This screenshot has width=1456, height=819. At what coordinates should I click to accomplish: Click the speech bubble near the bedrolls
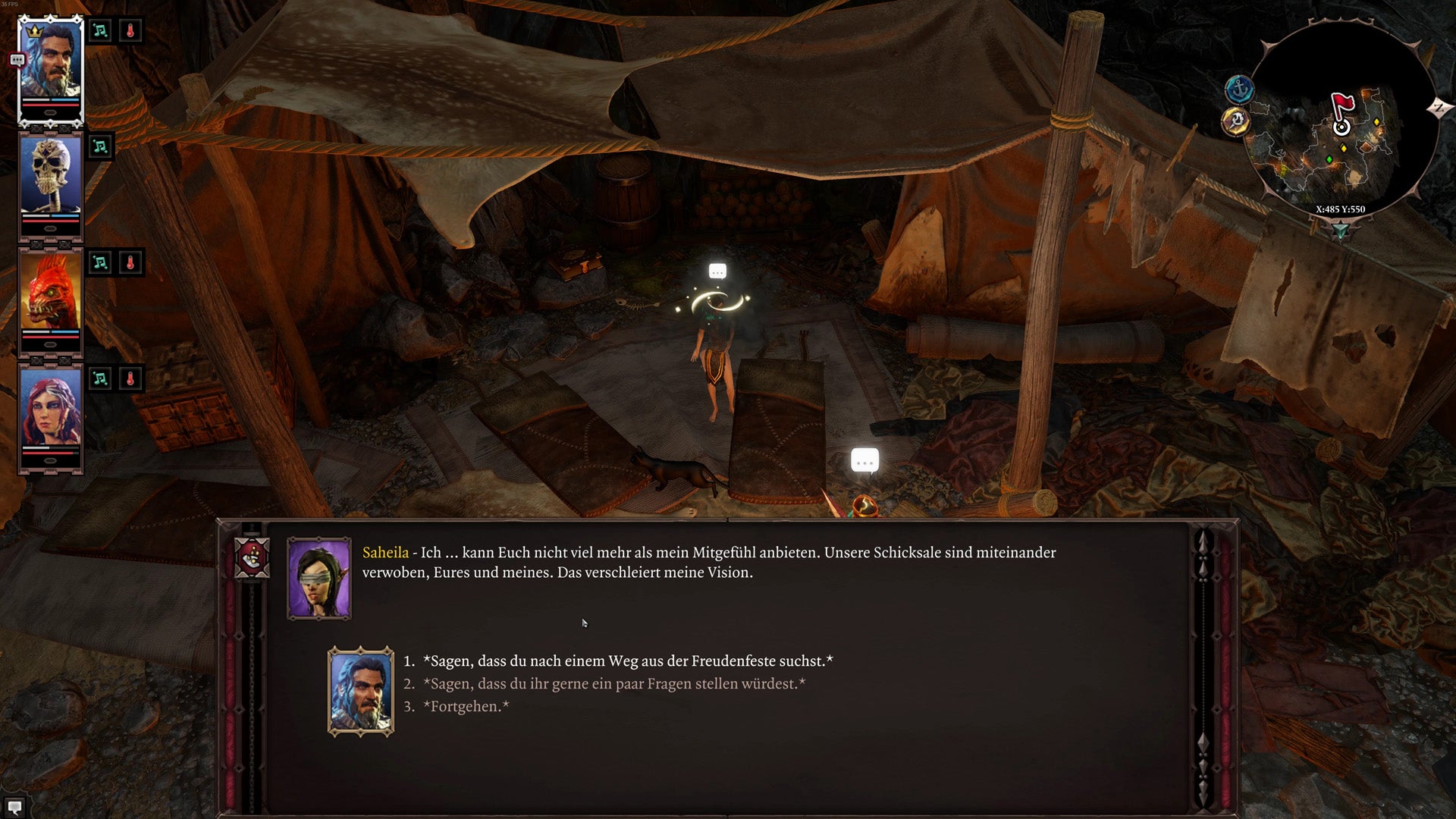[863, 459]
